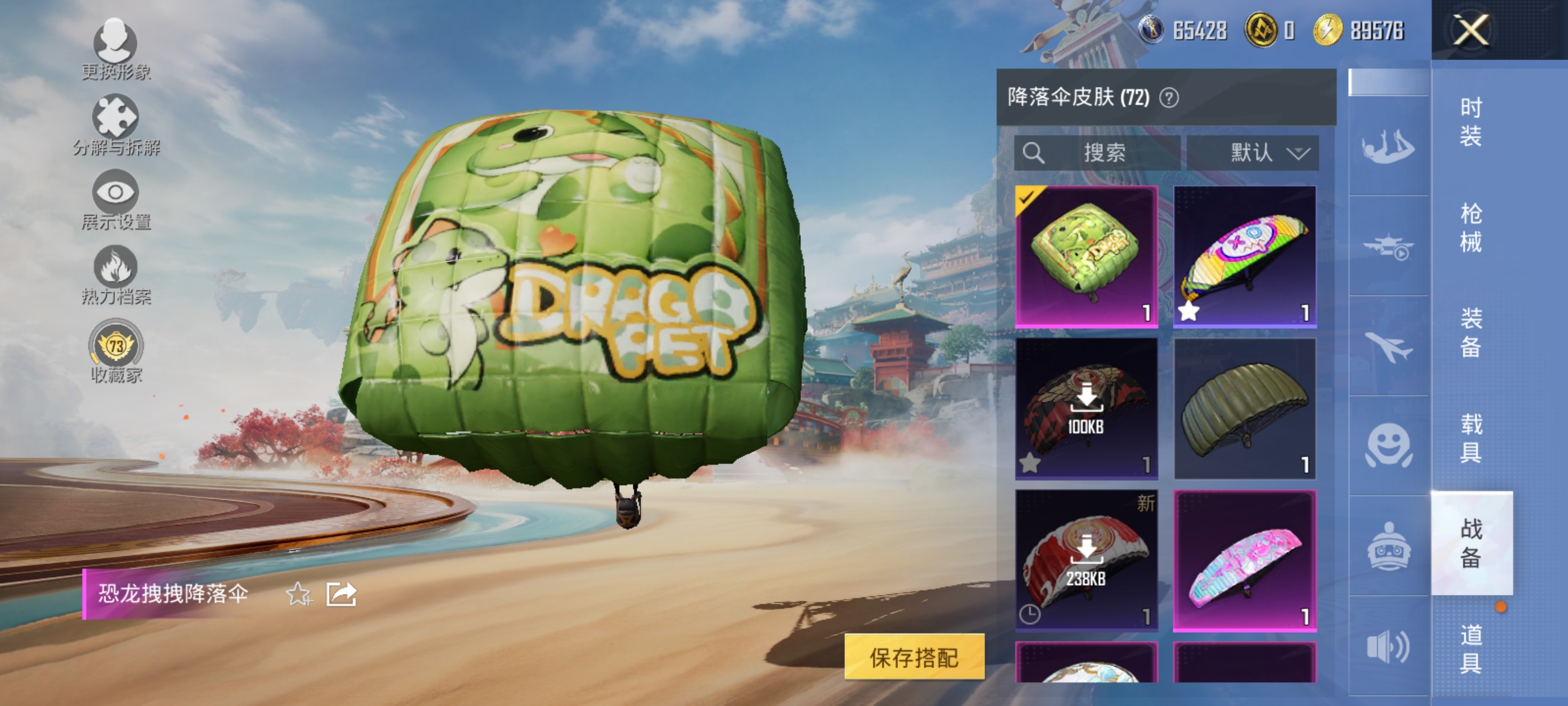Viewport: 1568px width, 706px height.
Task: Open the 更换形象 avatar change panel
Action: (116, 49)
